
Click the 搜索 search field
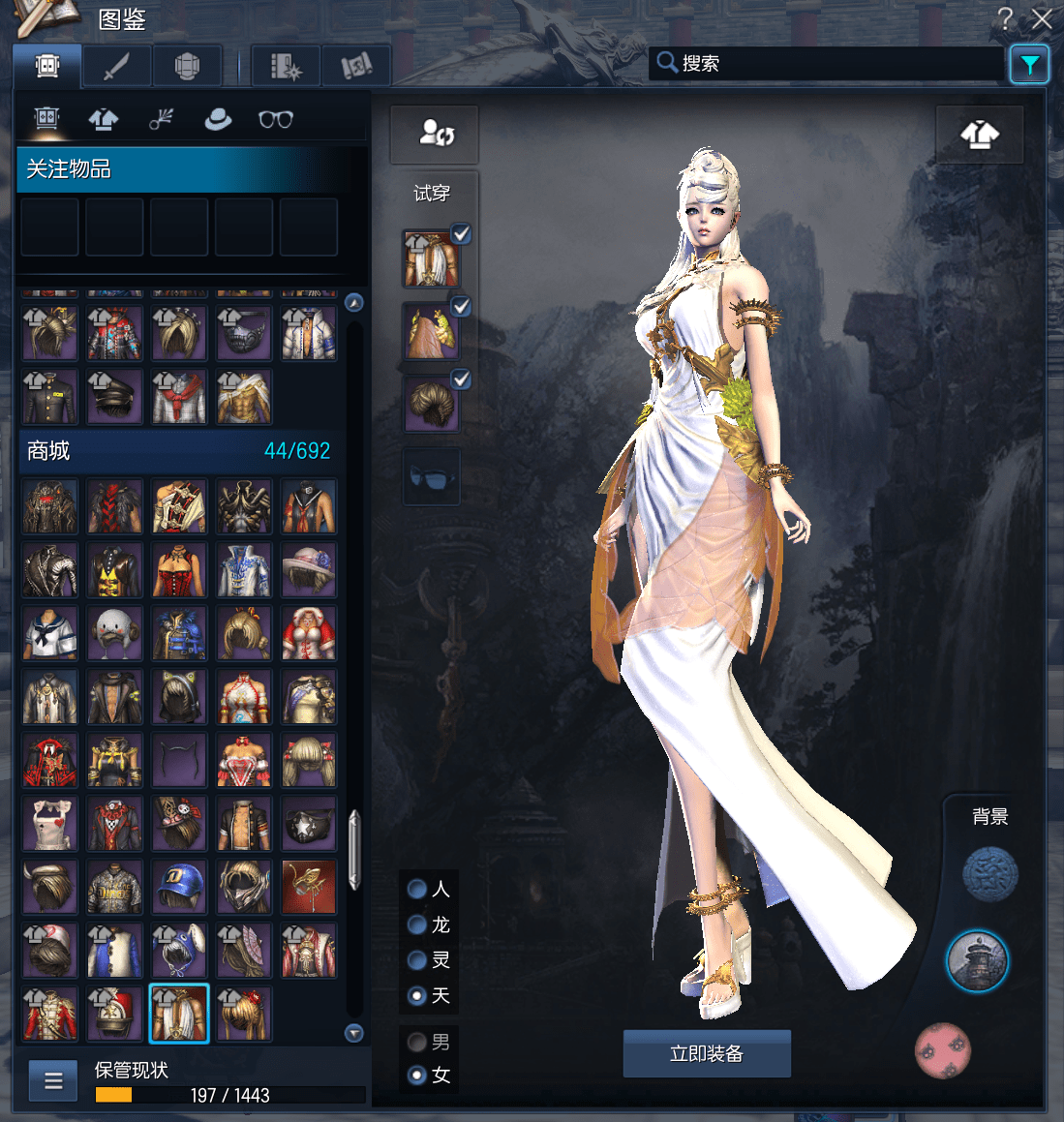click(828, 64)
